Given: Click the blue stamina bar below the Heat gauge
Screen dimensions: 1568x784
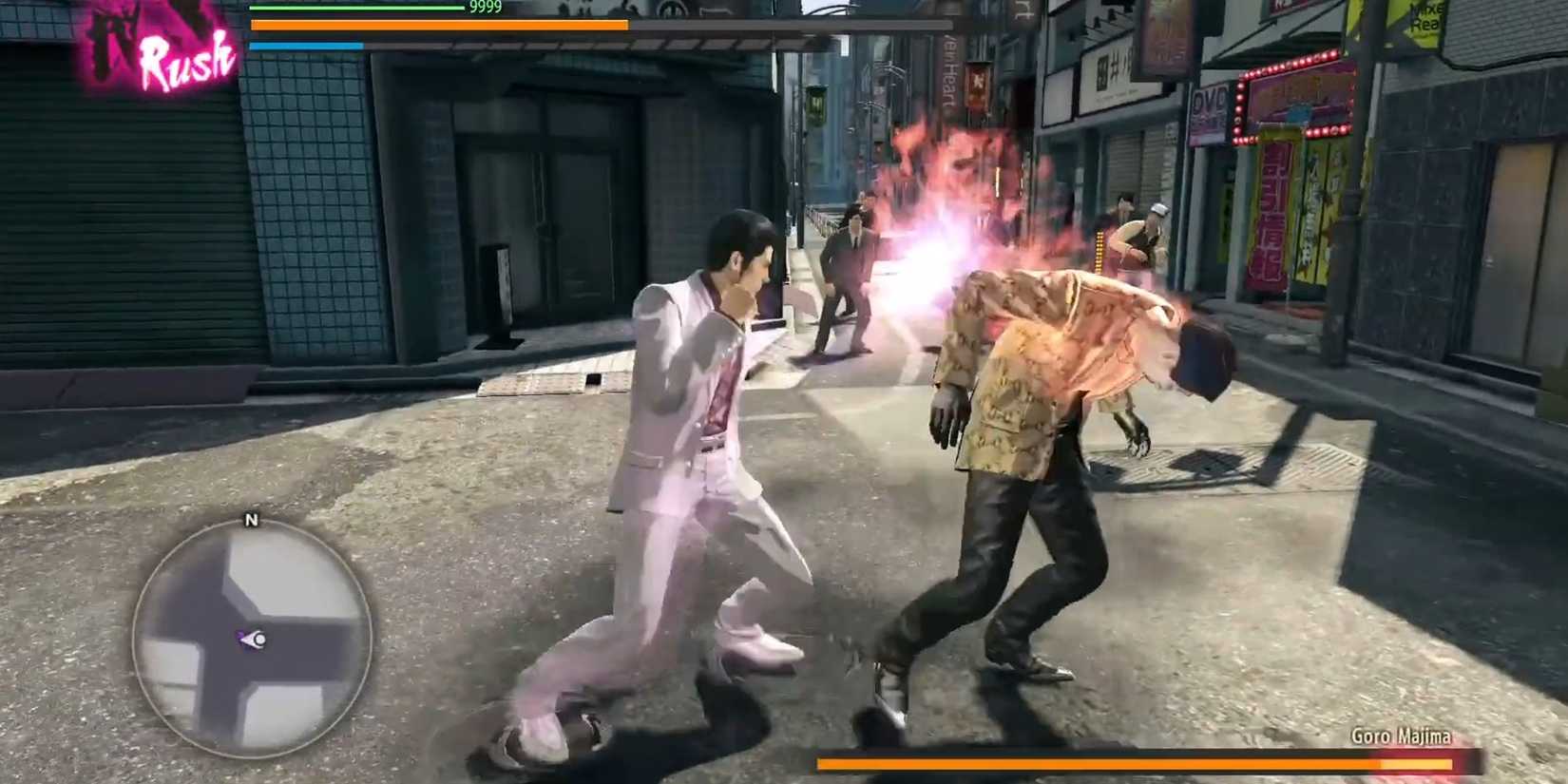Looking at the screenshot, I should click(x=304, y=43).
